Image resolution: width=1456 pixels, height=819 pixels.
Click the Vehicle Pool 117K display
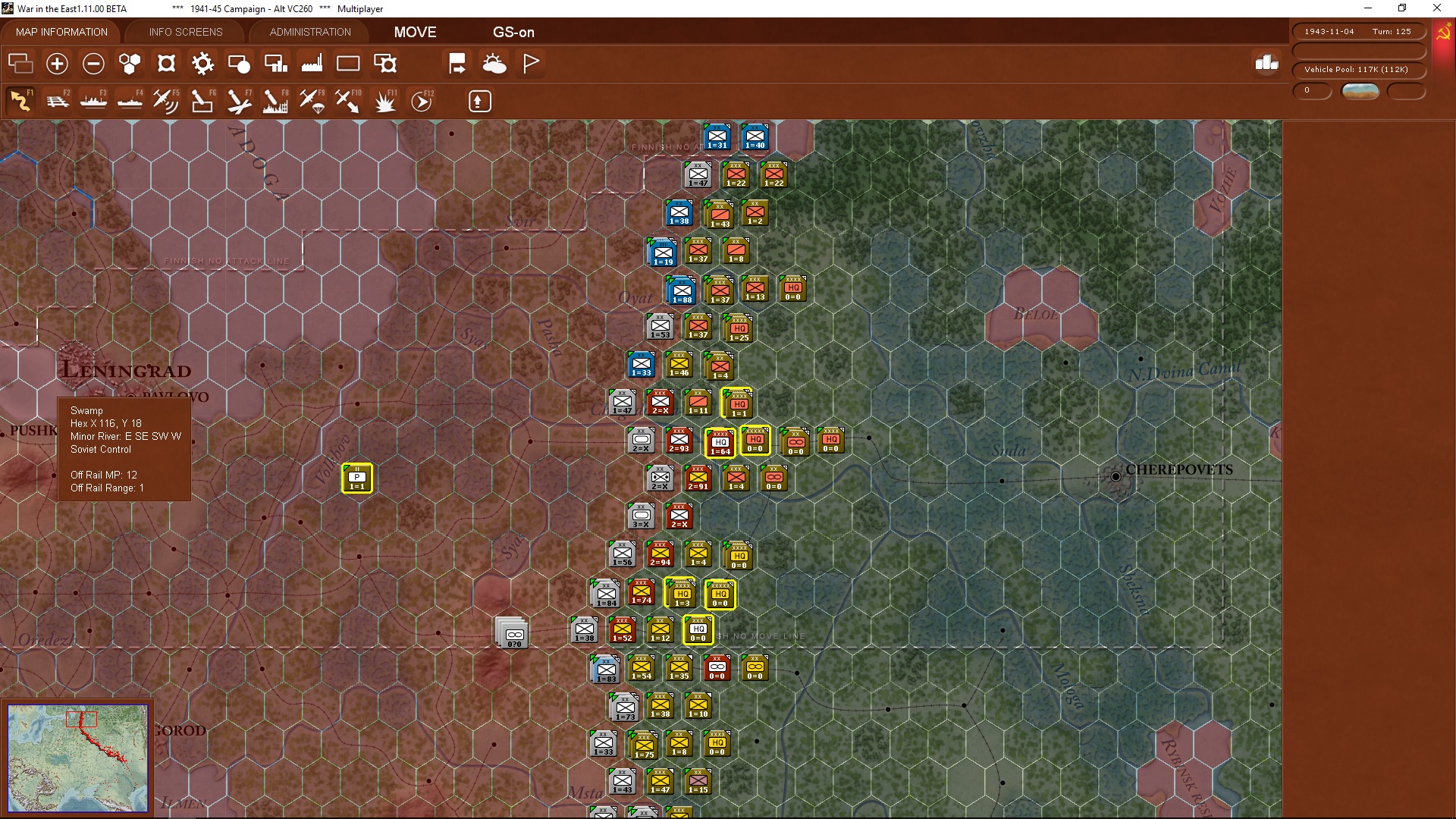coord(1358,69)
